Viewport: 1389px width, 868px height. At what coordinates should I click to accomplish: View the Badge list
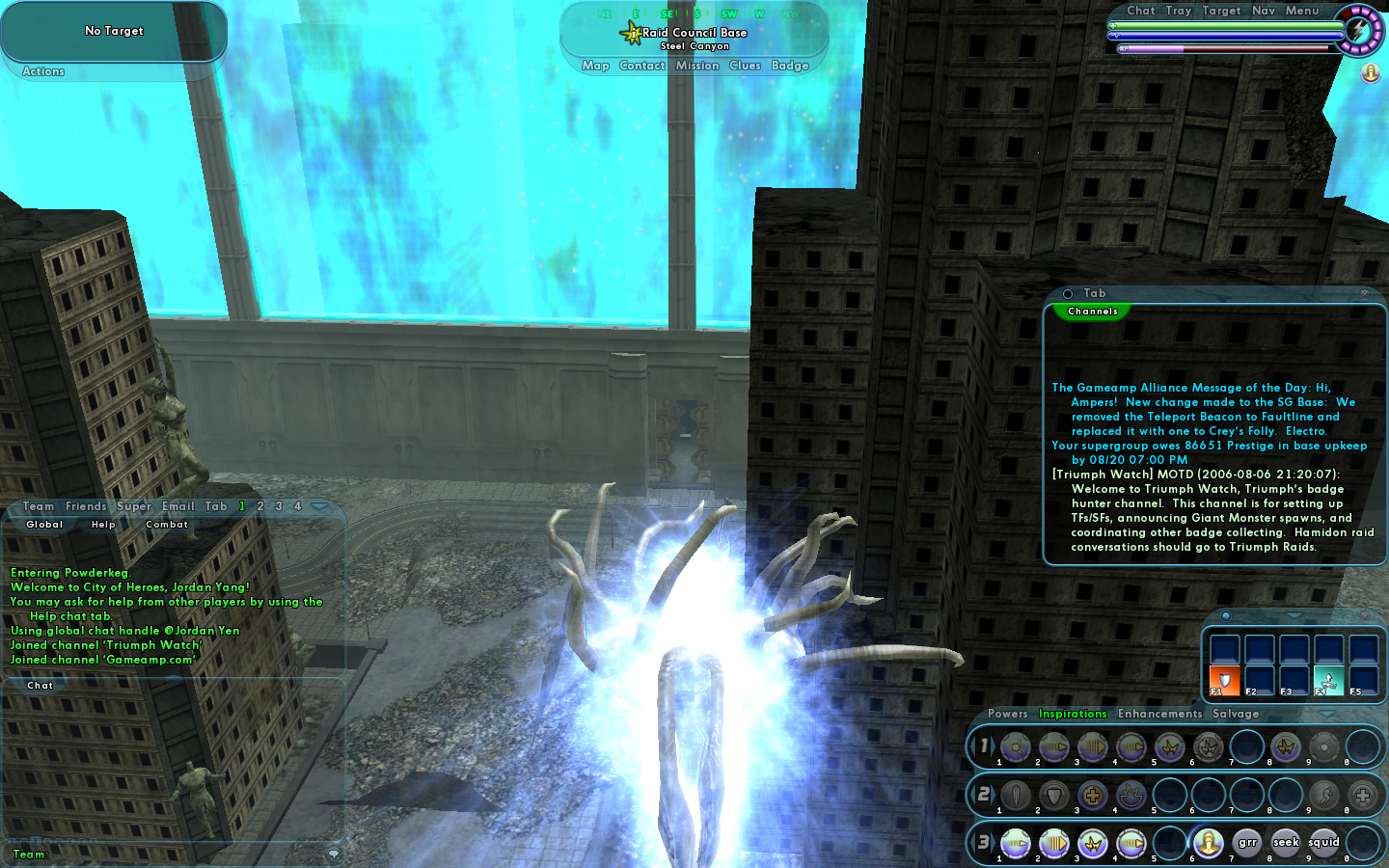point(790,66)
